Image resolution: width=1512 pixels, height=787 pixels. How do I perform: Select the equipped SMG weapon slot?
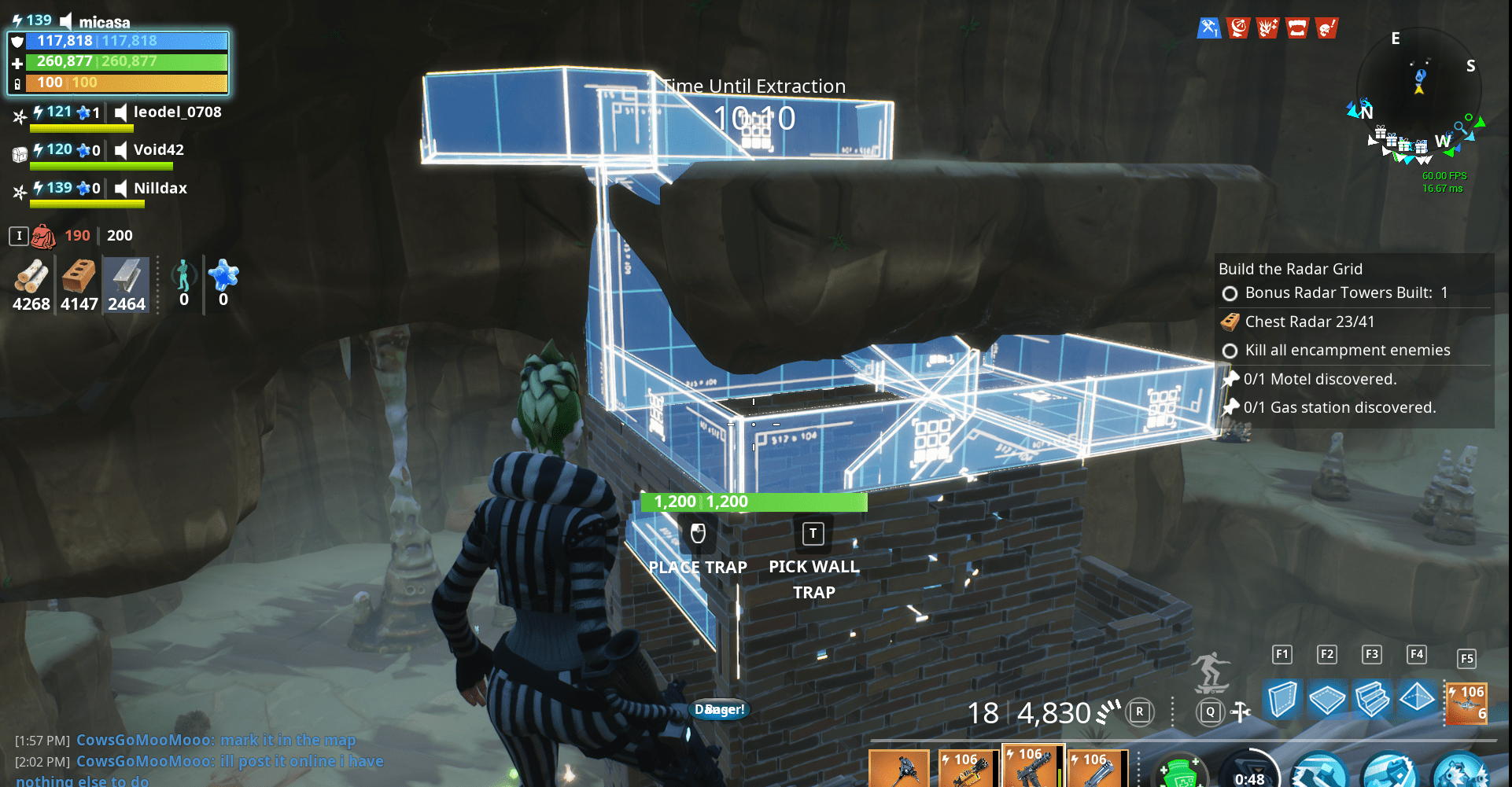tap(1033, 769)
